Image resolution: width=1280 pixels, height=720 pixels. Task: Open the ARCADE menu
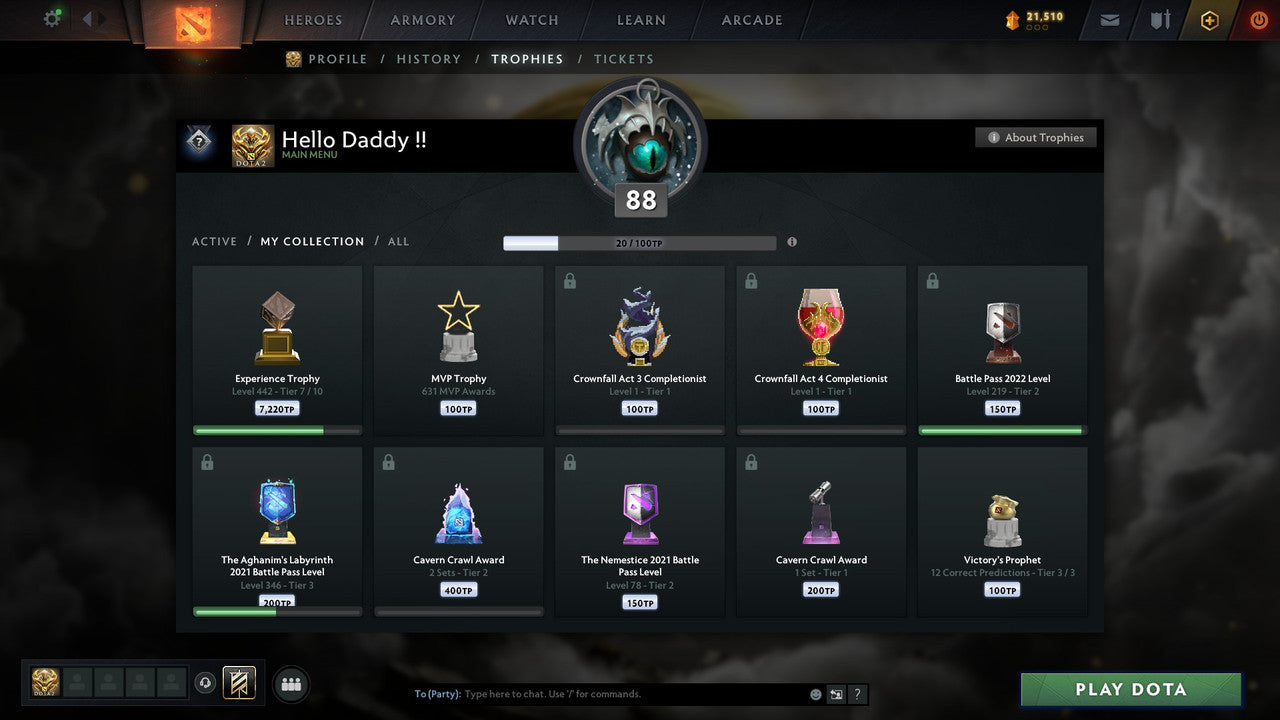pos(750,20)
